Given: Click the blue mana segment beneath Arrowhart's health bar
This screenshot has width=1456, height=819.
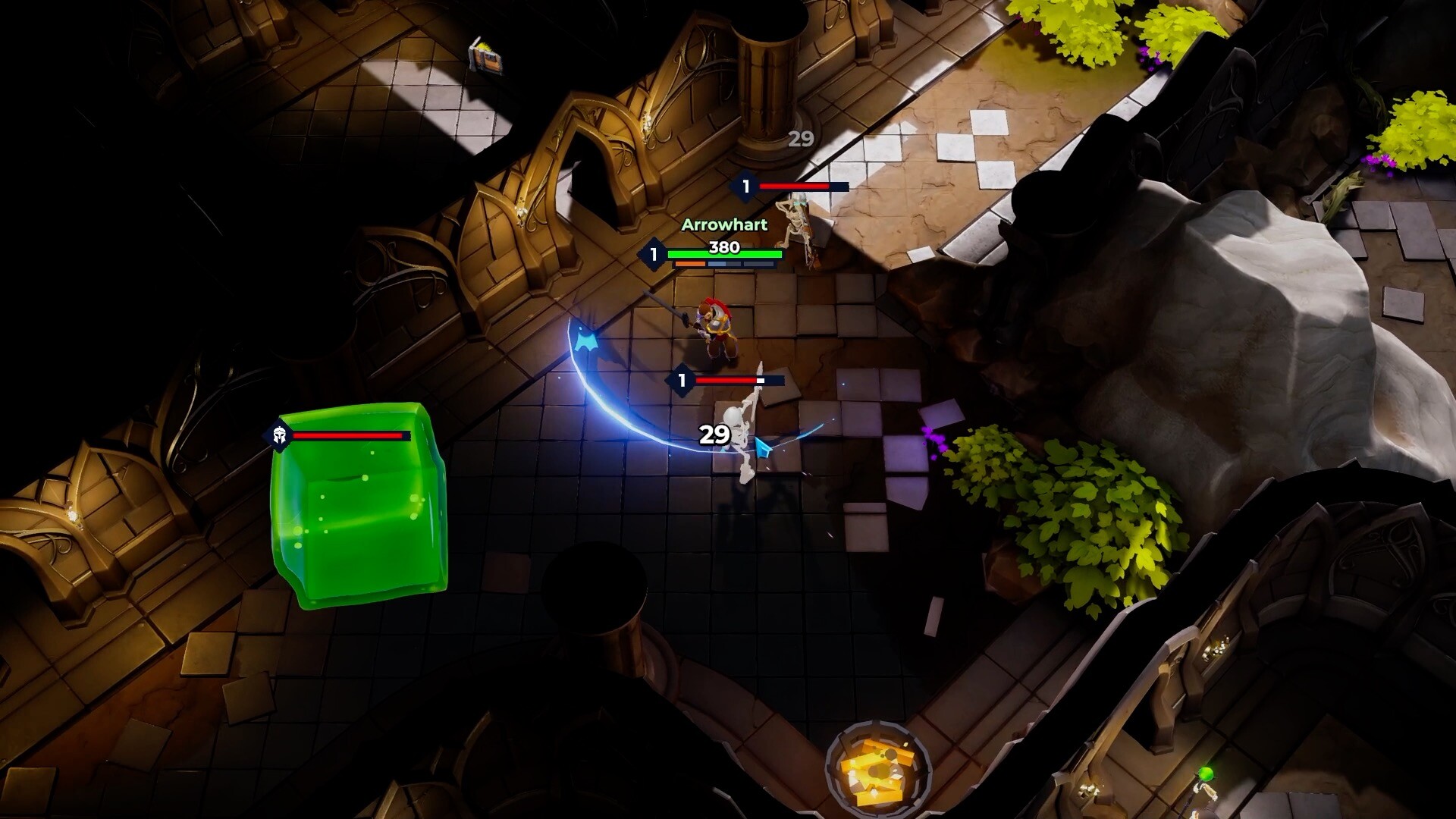Looking at the screenshot, I should tap(716, 263).
